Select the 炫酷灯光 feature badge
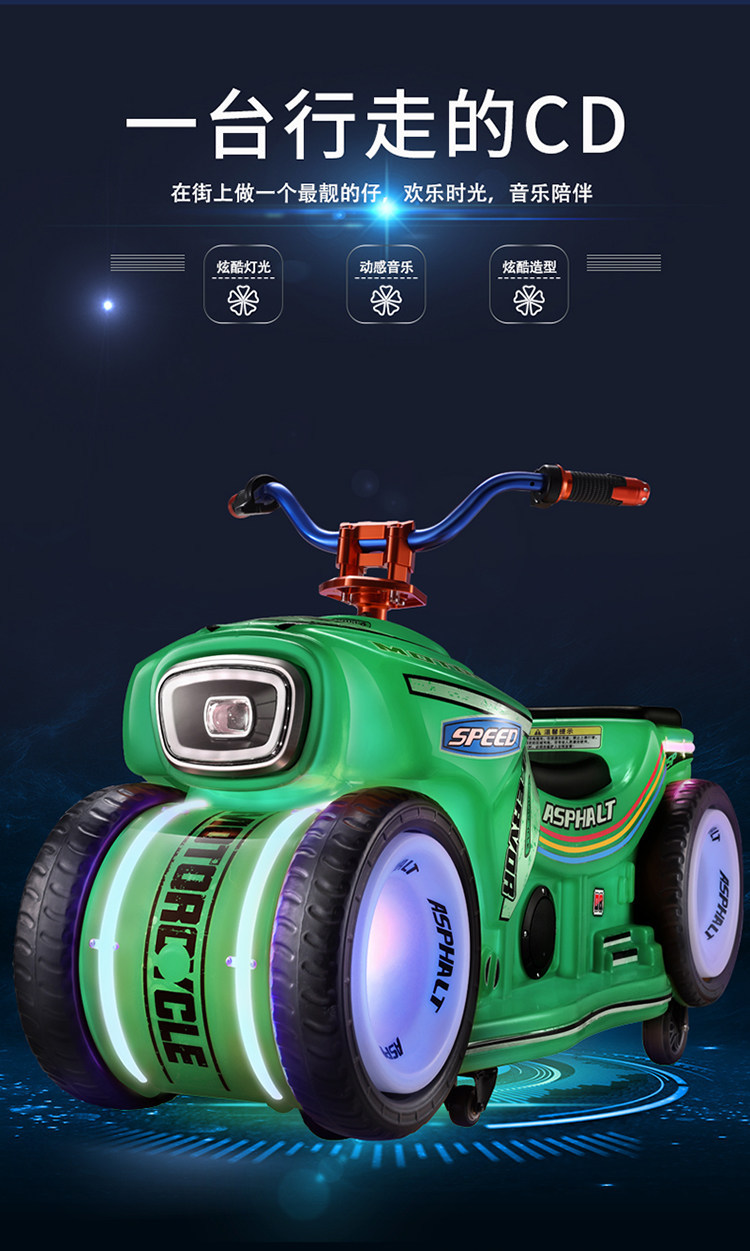Image resolution: width=750 pixels, height=1251 pixels. coord(243,284)
